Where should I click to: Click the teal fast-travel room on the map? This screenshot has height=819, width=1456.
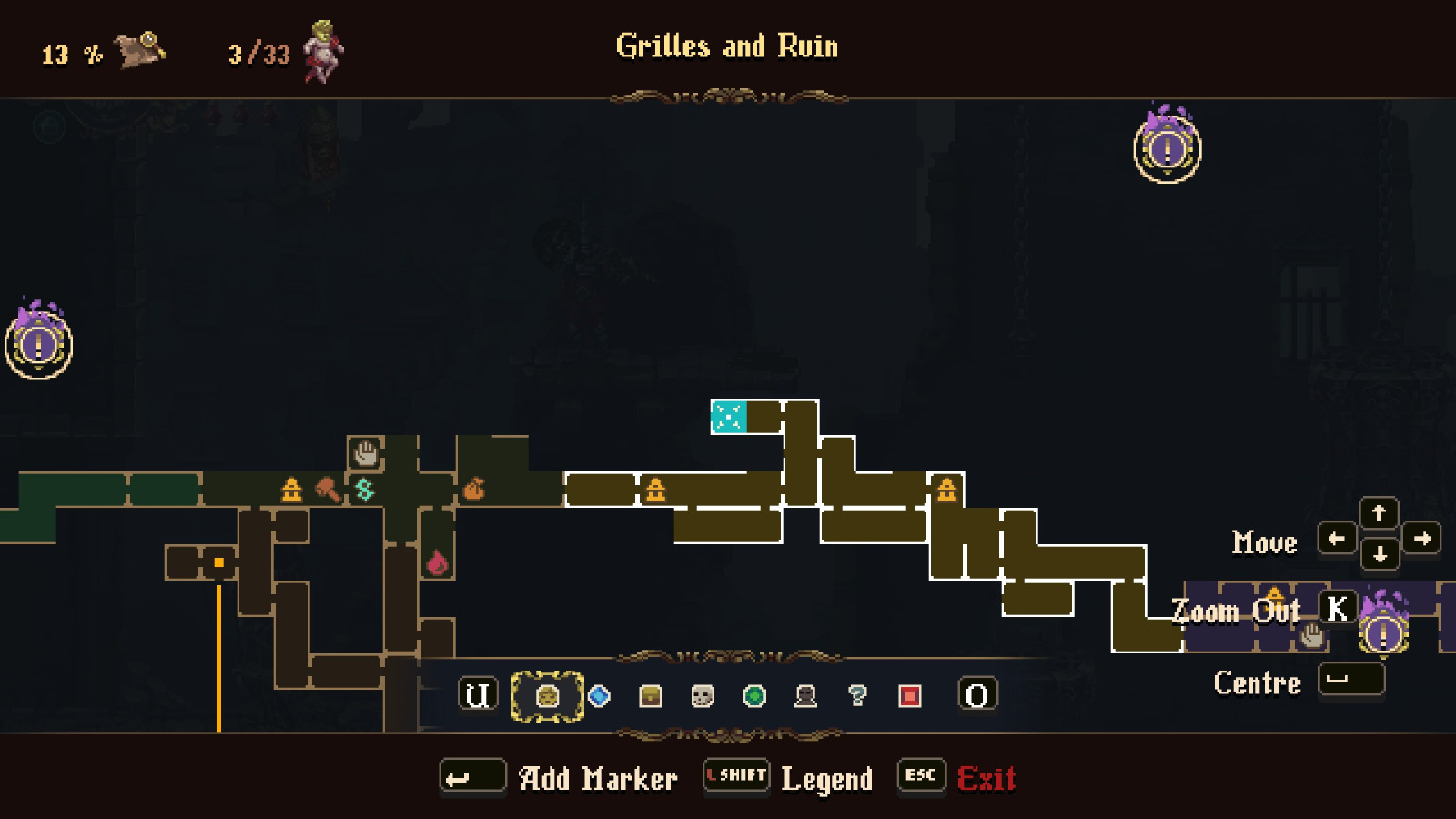(x=728, y=417)
